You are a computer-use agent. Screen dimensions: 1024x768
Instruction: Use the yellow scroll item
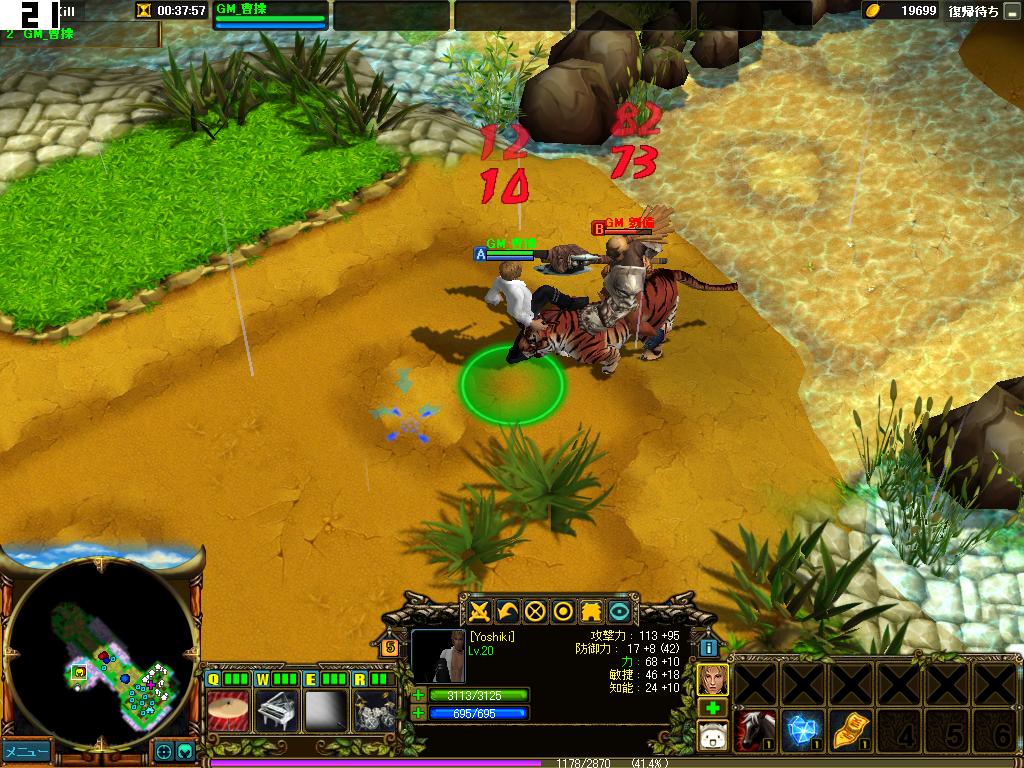coord(851,731)
